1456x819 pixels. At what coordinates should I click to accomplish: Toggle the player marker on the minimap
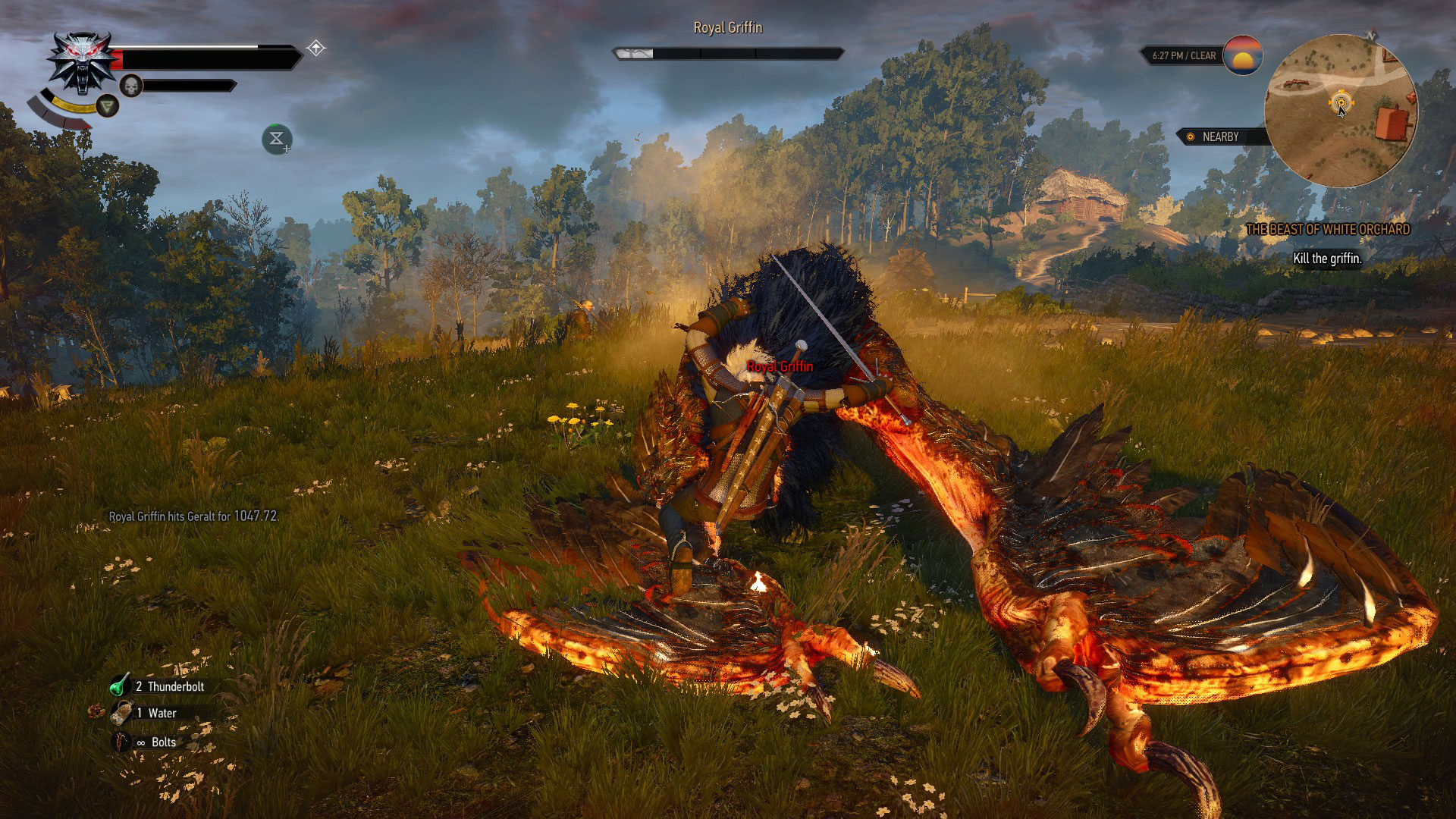tap(1341, 102)
